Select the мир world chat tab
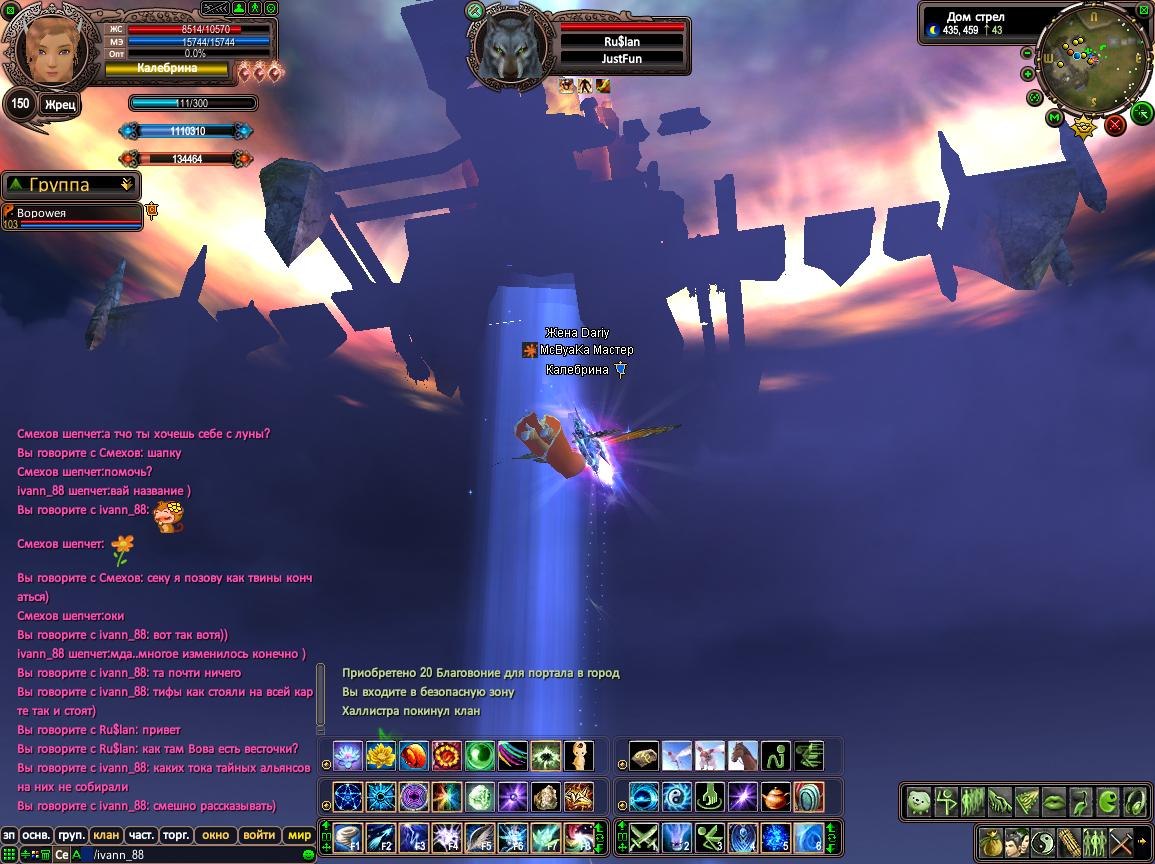The image size is (1155, 864). click(299, 835)
